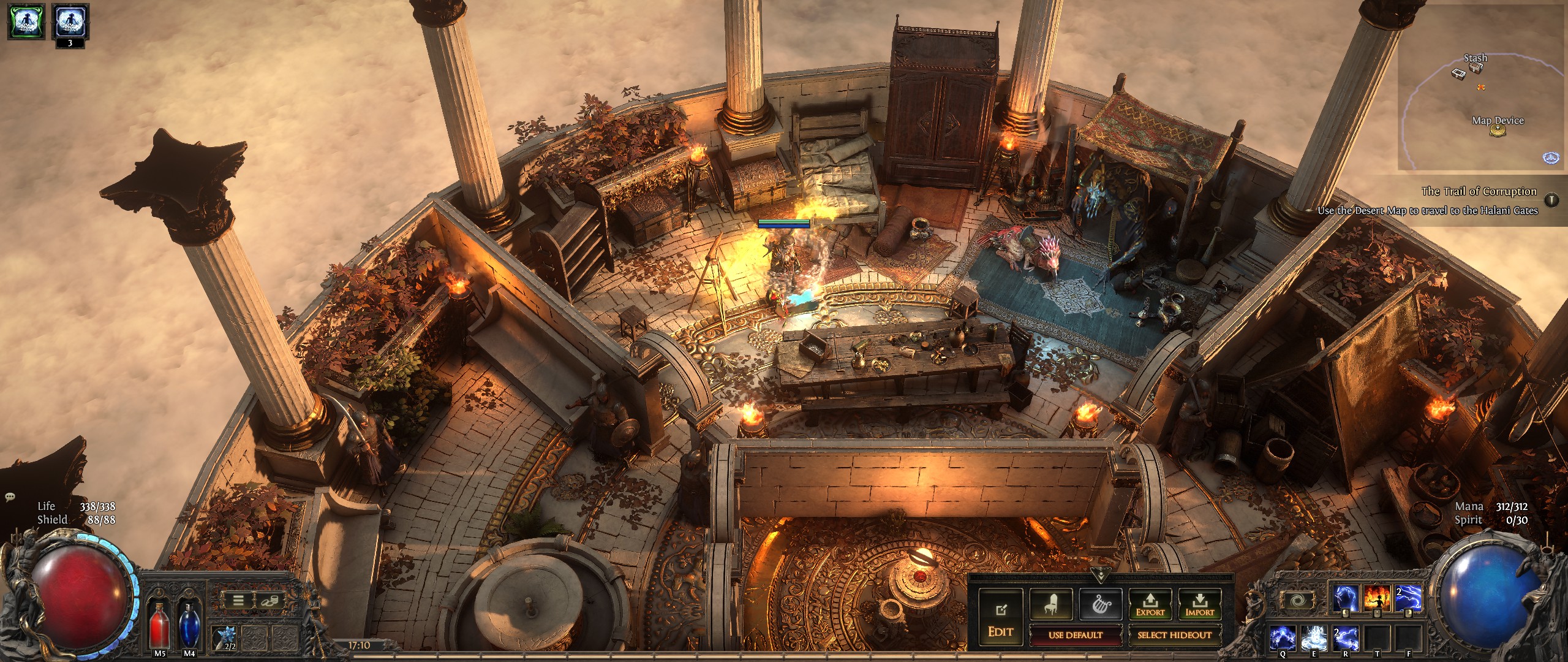Use the blue mana flask
Viewport: 1568px width, 662px height.
click(x=188, y=624)
